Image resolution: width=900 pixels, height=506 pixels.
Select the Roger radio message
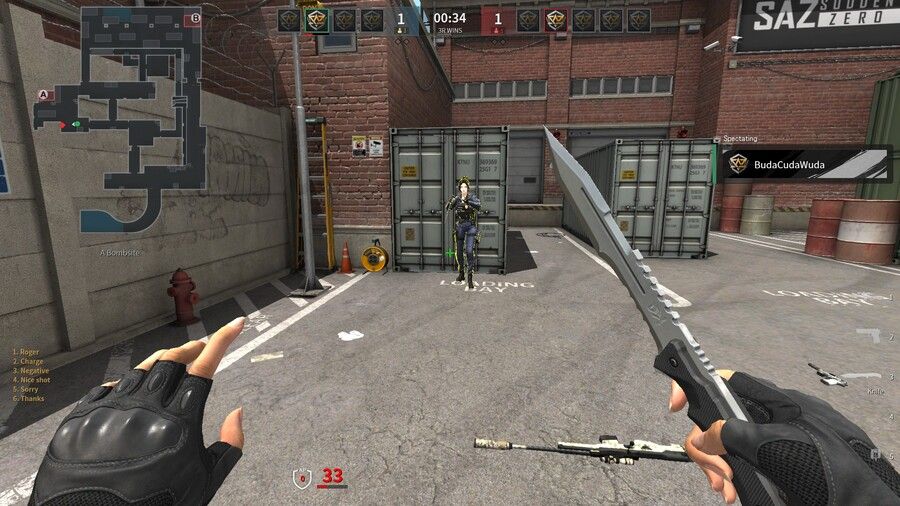click(x=29, y=352)
